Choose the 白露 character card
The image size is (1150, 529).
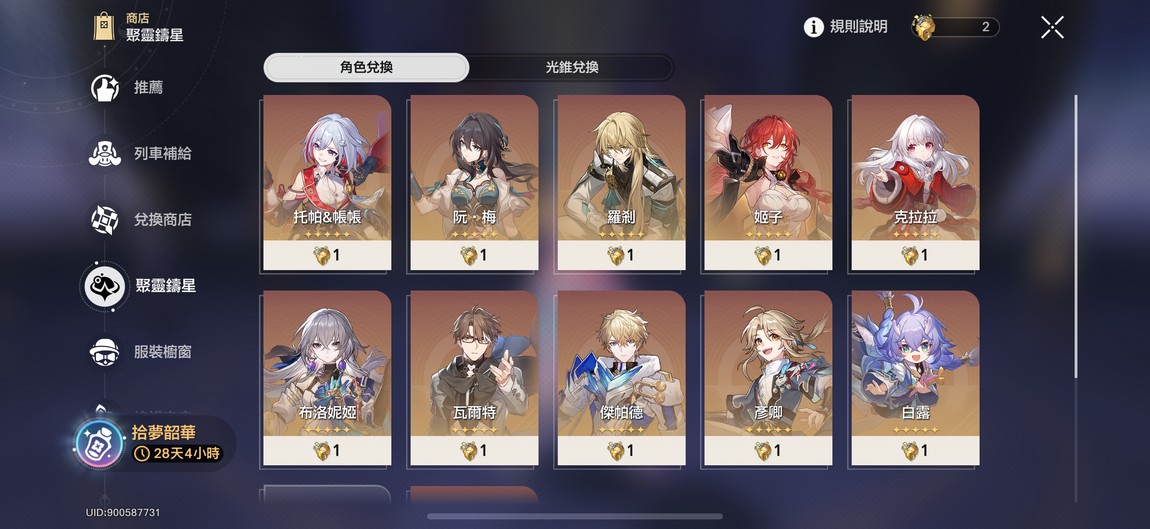pos(915,378)
